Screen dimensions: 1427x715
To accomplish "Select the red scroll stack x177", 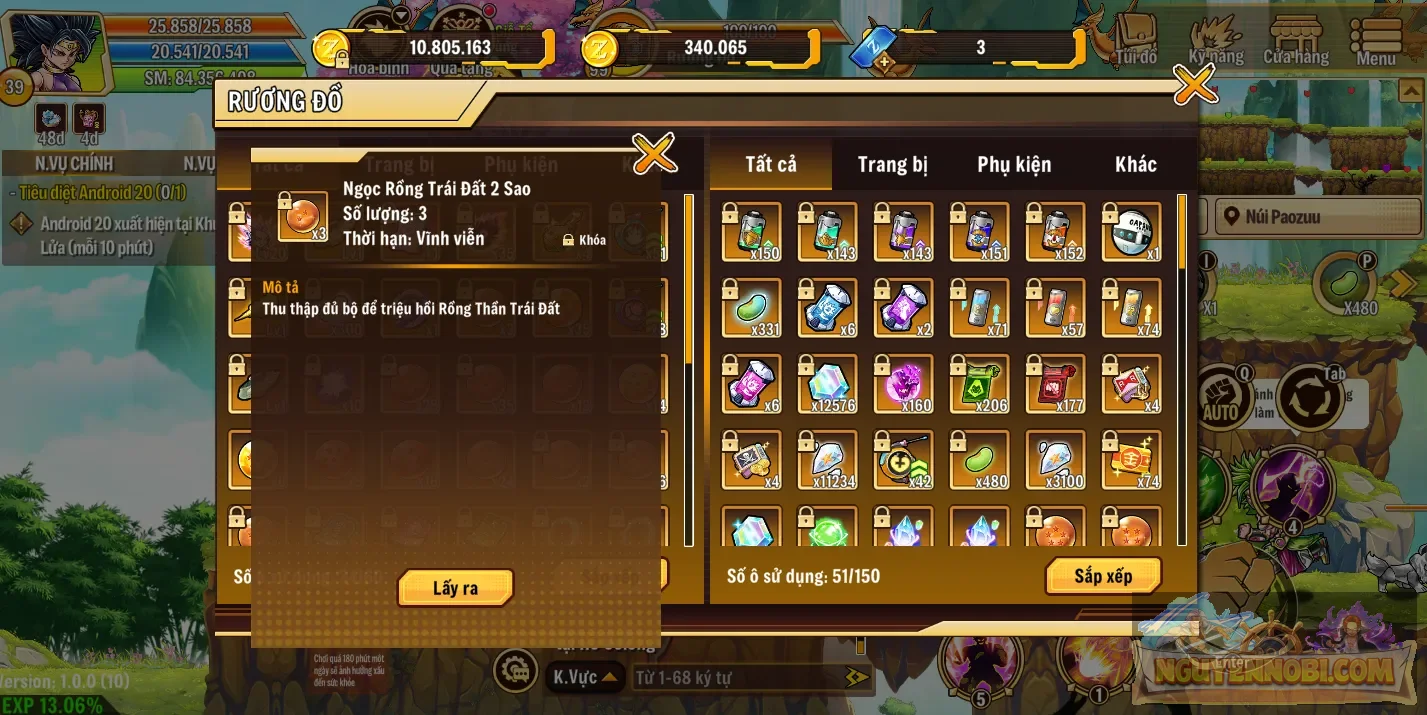I will [x=1056, y=384].
